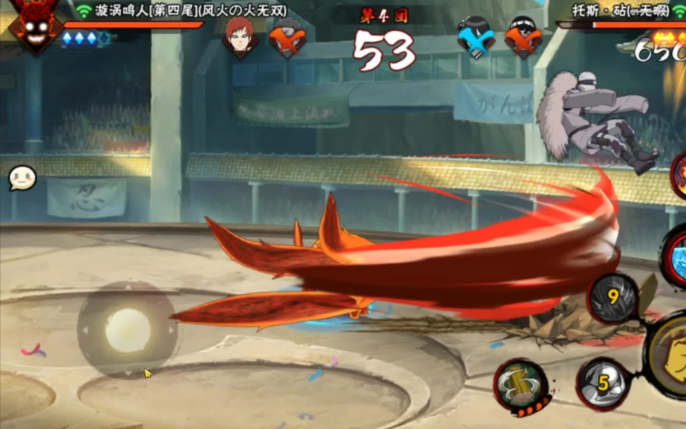
Task: Select the blue opponent team portrait
Action: click(475, 38)
